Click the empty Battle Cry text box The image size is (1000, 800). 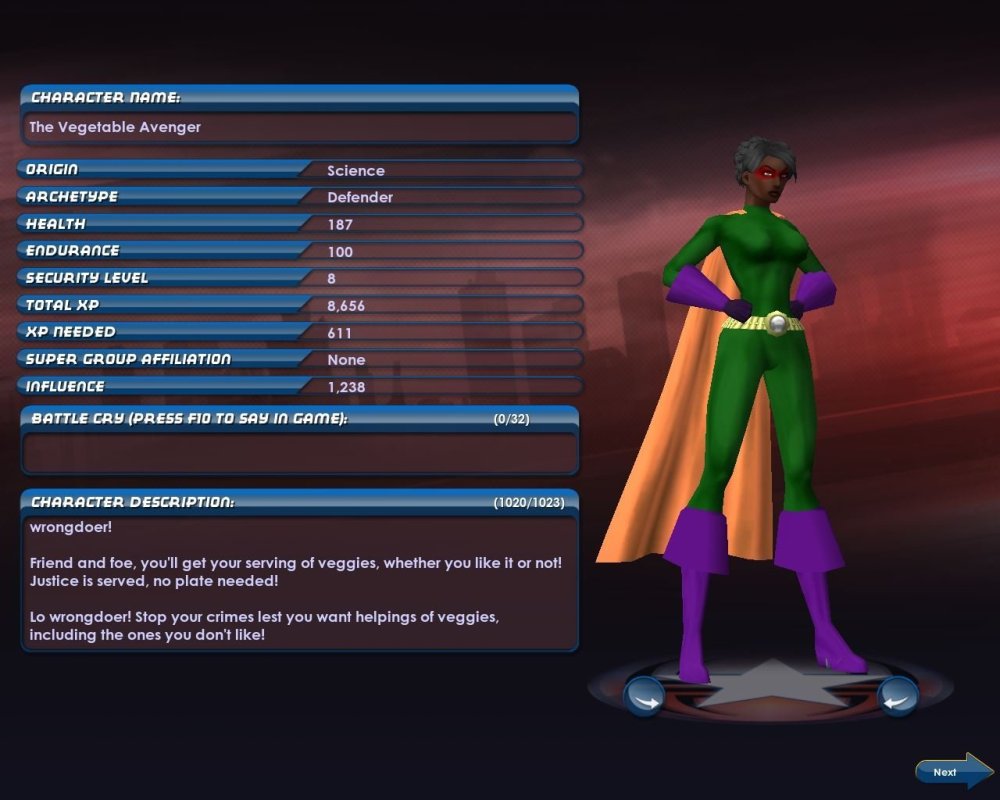pos(298,452)
